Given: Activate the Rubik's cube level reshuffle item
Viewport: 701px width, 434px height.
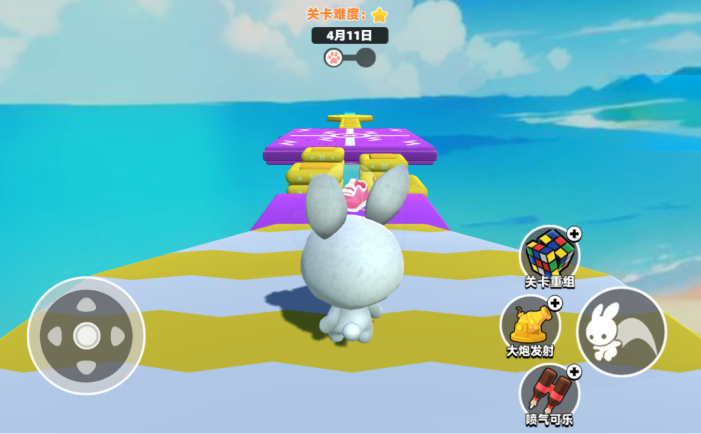Looking at the screenshot, I should [548, 253].
